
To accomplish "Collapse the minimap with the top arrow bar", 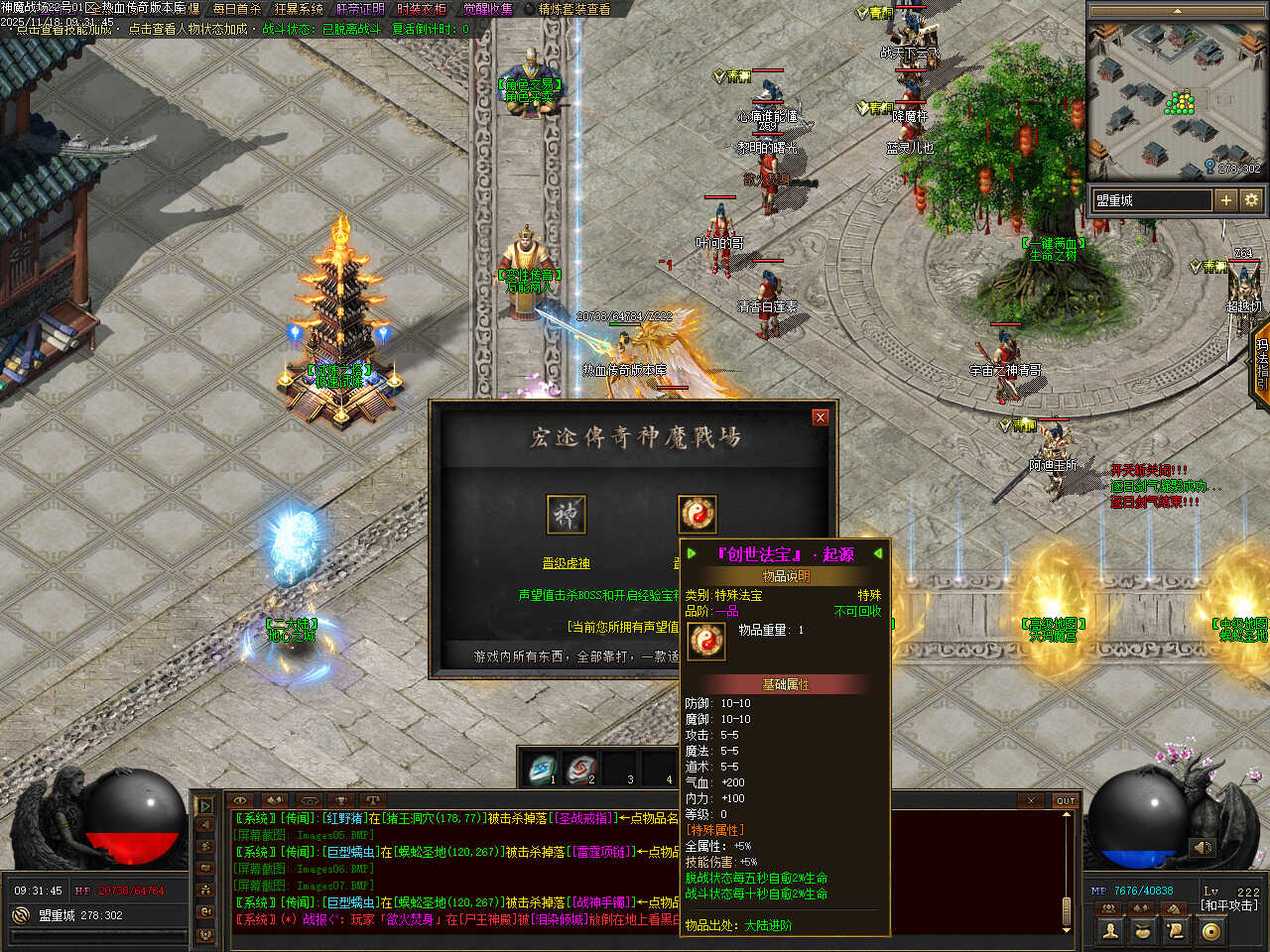I will click(x=1178, y=11).
